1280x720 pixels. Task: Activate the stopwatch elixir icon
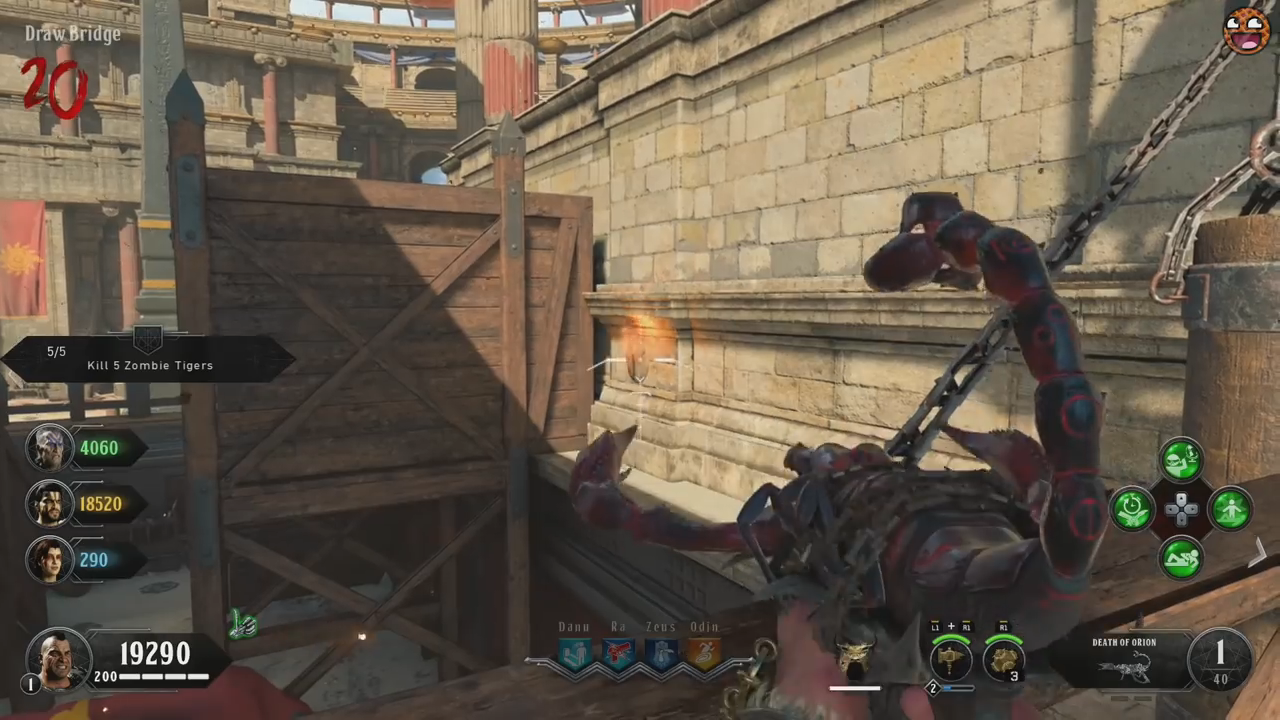[1133, 509]
